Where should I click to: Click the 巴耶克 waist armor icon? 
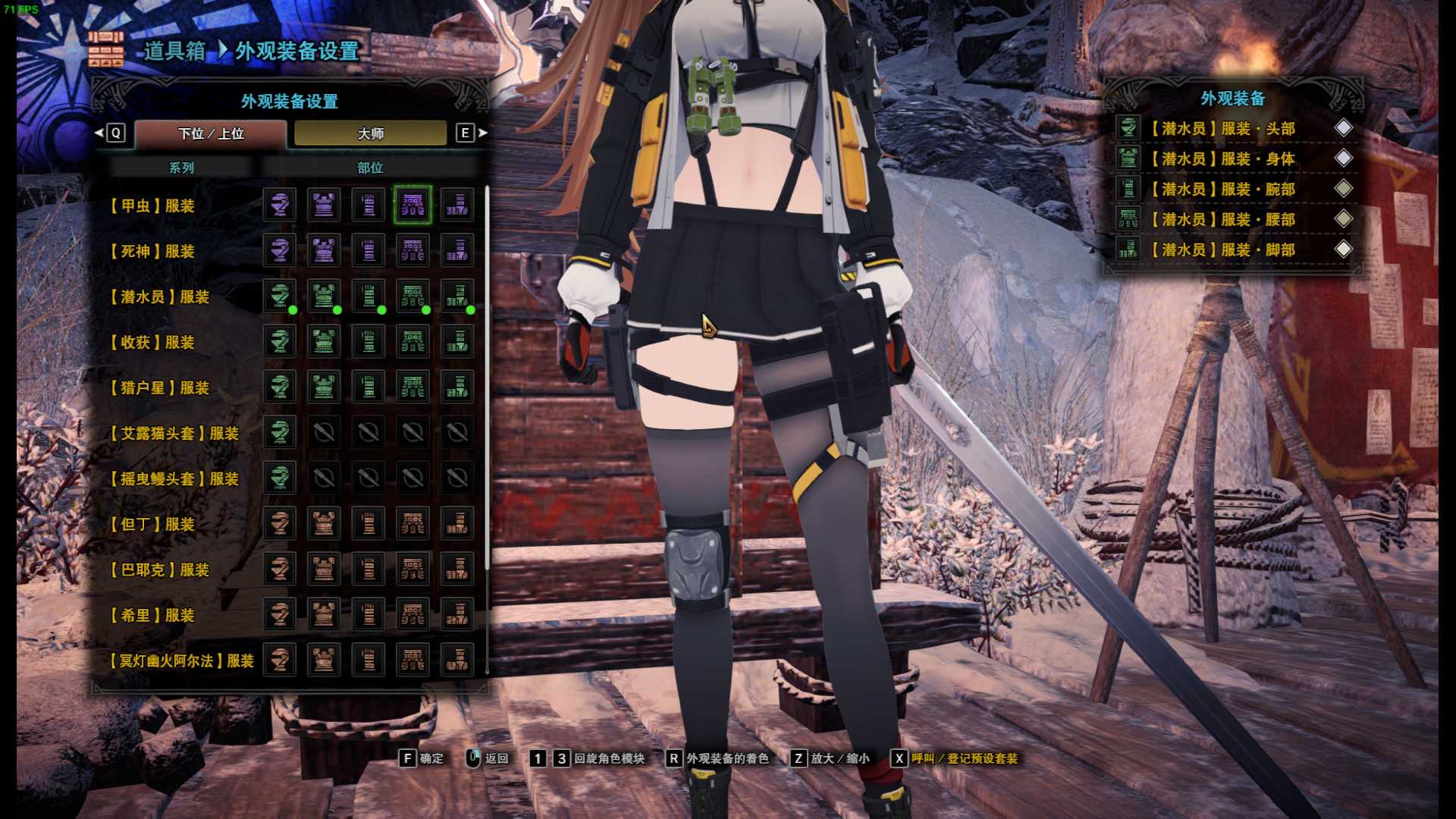pos(413,570)
